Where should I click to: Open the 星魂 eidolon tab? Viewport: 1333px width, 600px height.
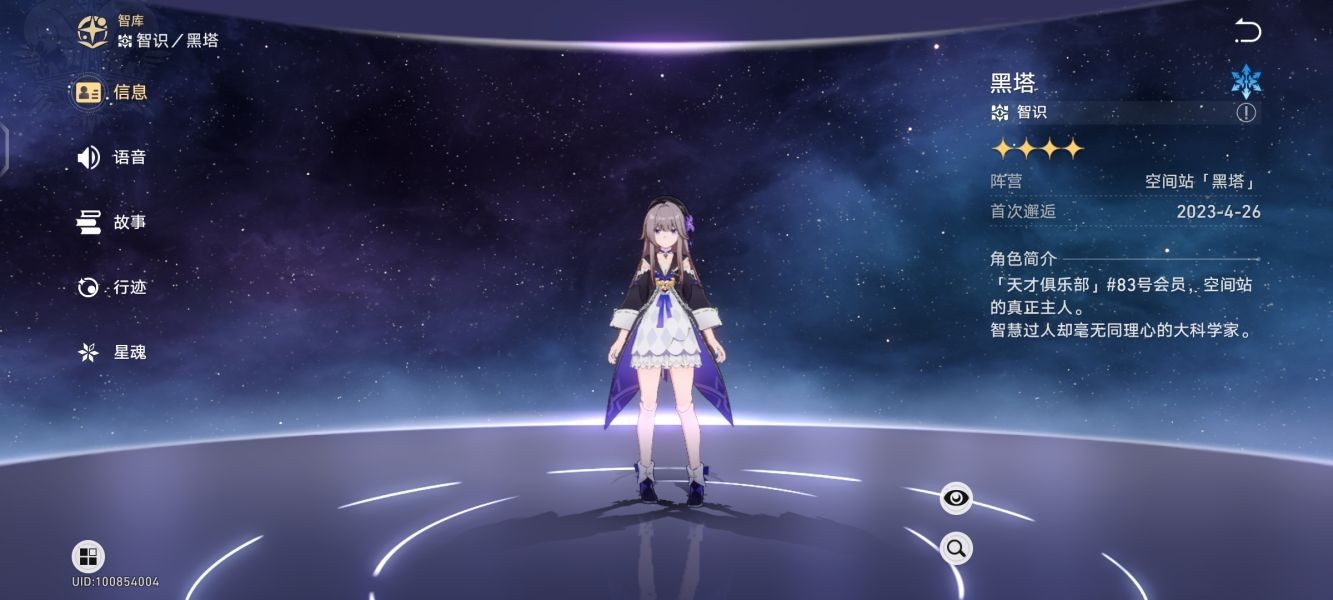tap(112, 352)
